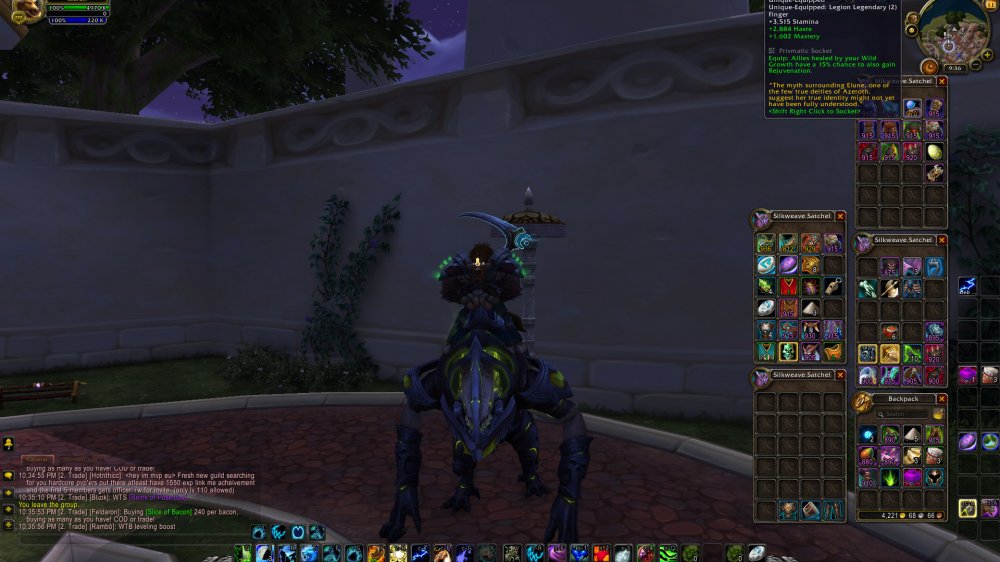Select the red tabard item
Viewport: 1000px width, 562px height.
[x=789, y=287]
